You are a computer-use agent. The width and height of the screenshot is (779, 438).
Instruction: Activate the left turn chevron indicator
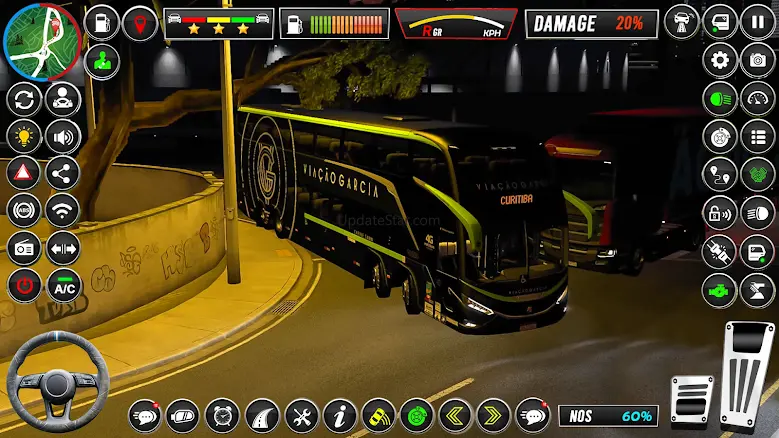[455, 414]
